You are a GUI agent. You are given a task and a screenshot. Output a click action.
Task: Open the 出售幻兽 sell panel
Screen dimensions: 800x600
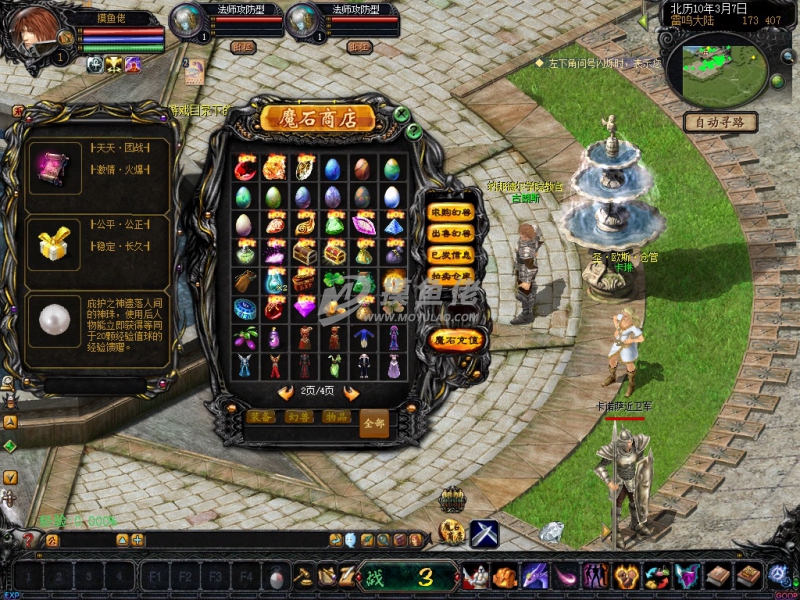pyautogui.click(x=449, y=233)
